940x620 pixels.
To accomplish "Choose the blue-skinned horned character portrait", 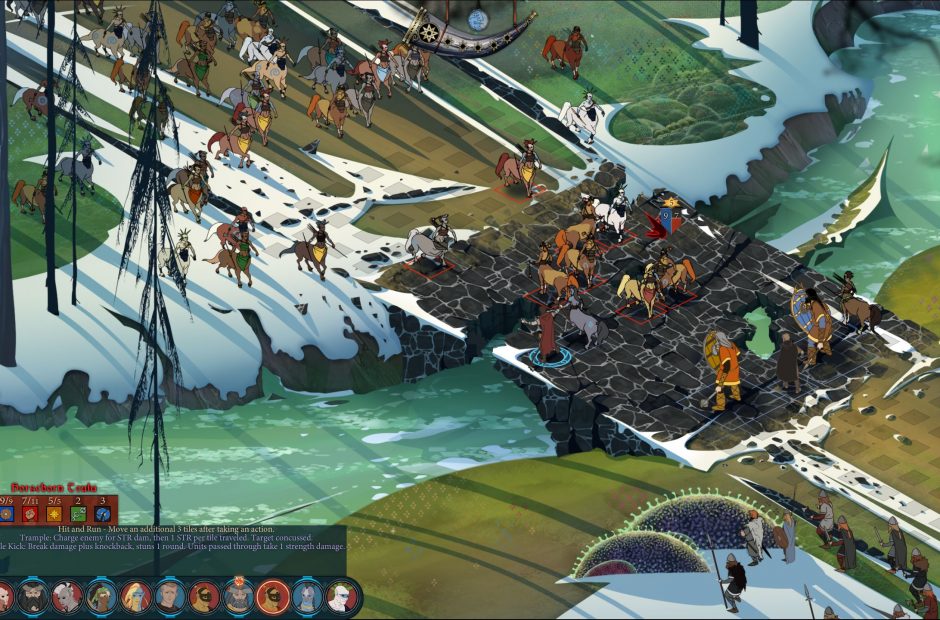I will (307, 597).
